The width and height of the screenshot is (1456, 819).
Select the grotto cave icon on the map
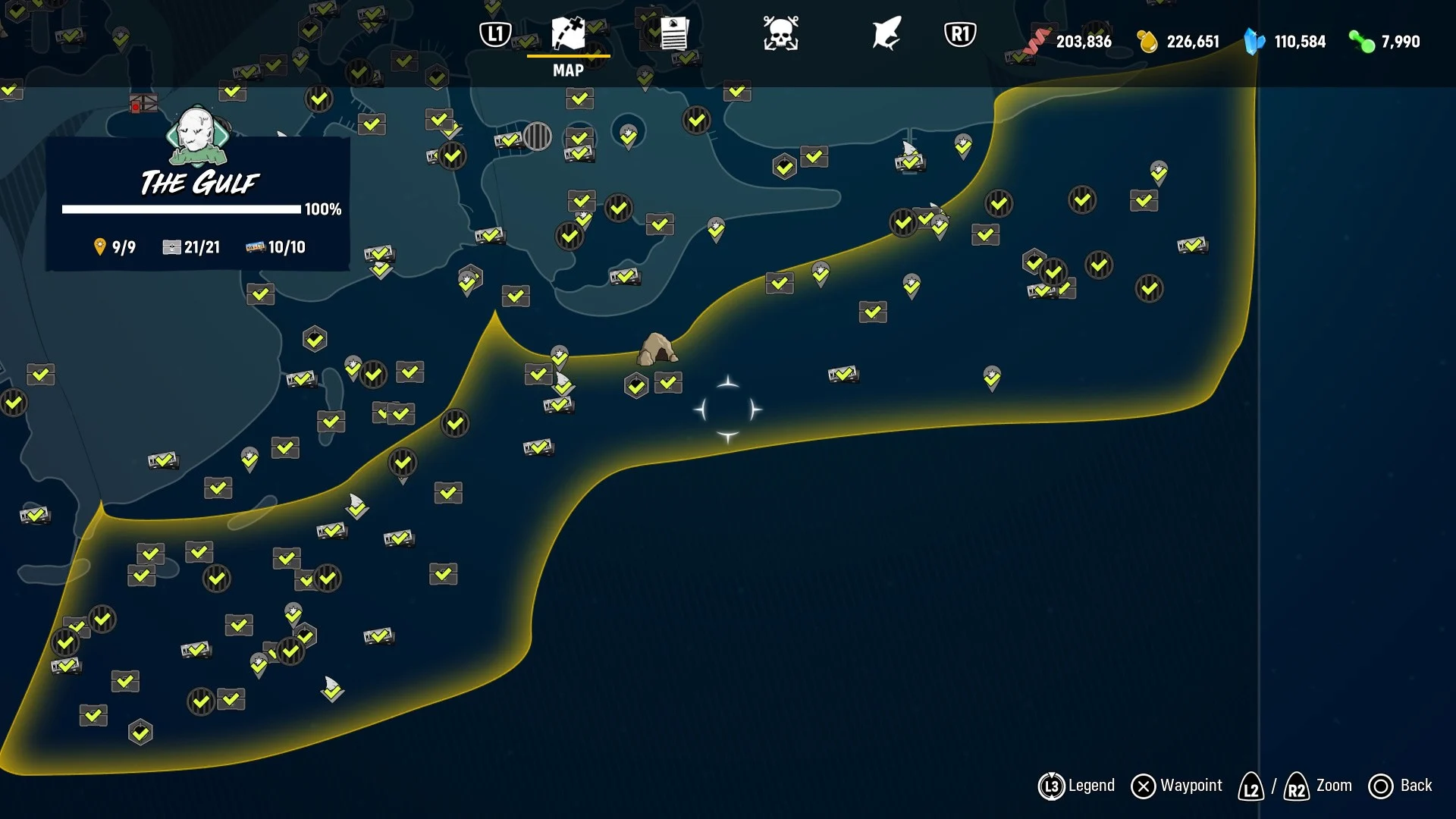coord(658,349)
